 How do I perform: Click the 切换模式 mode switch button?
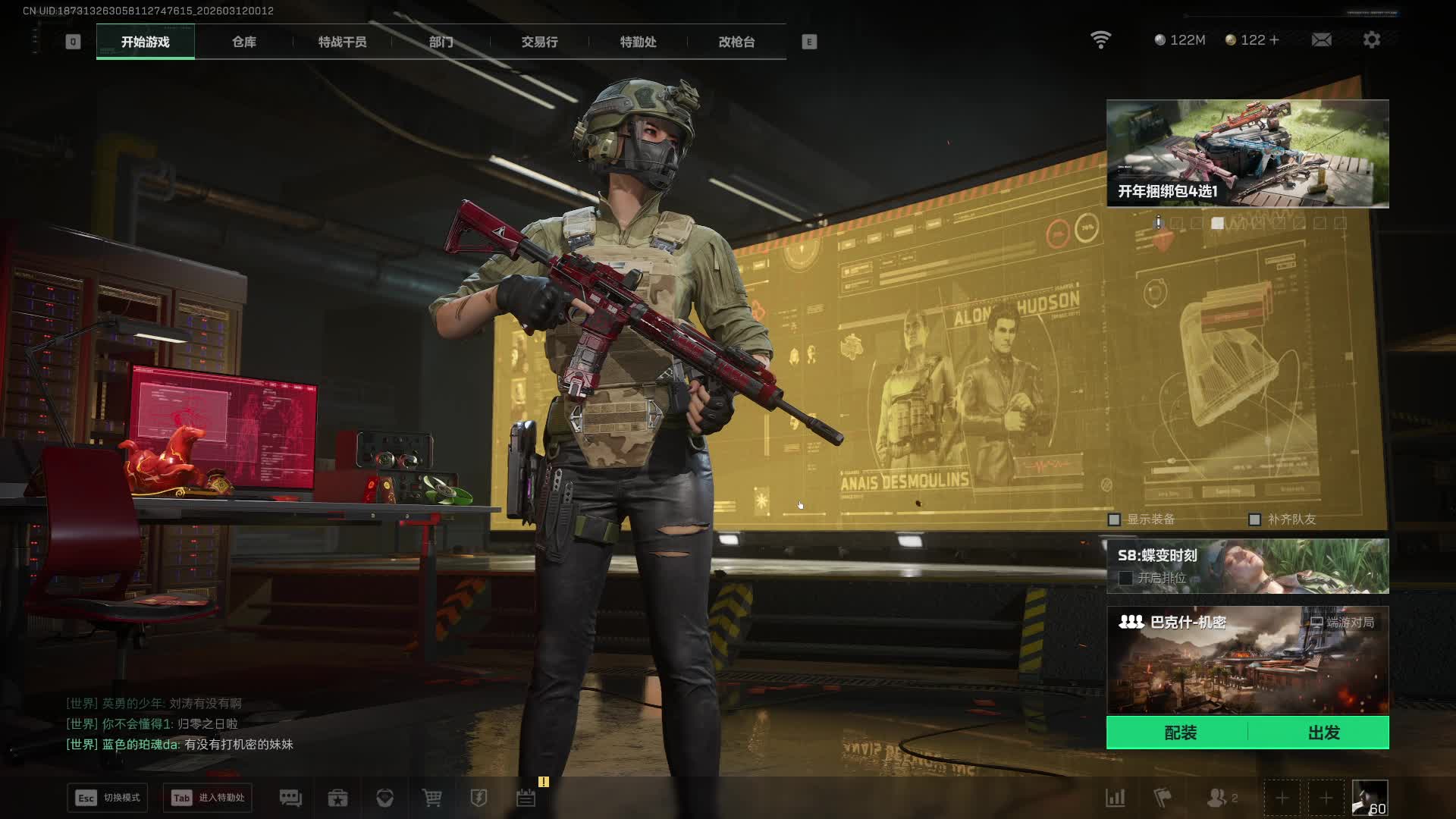coord(108,798)
